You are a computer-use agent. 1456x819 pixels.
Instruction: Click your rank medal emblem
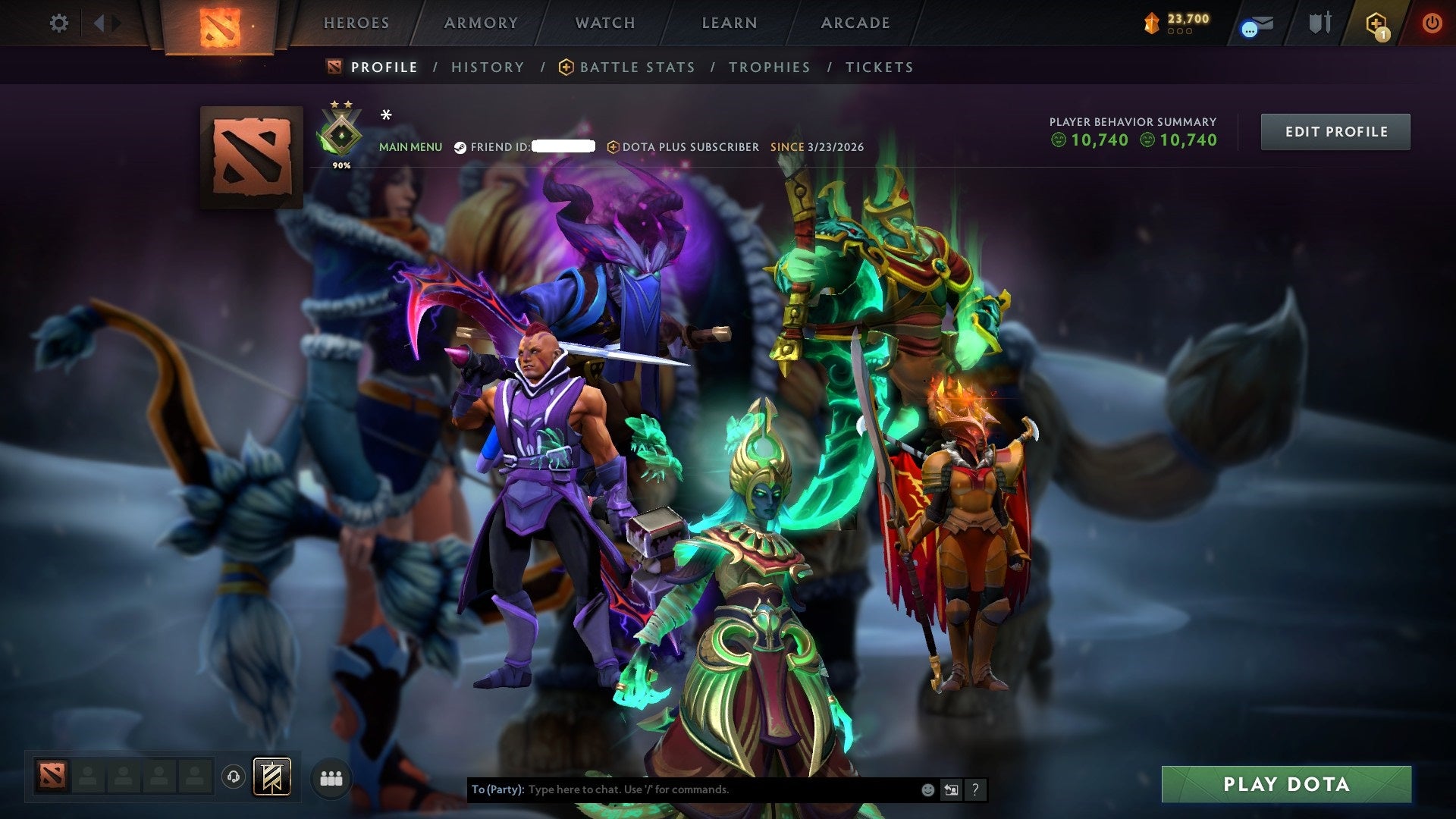pos(341,133)
